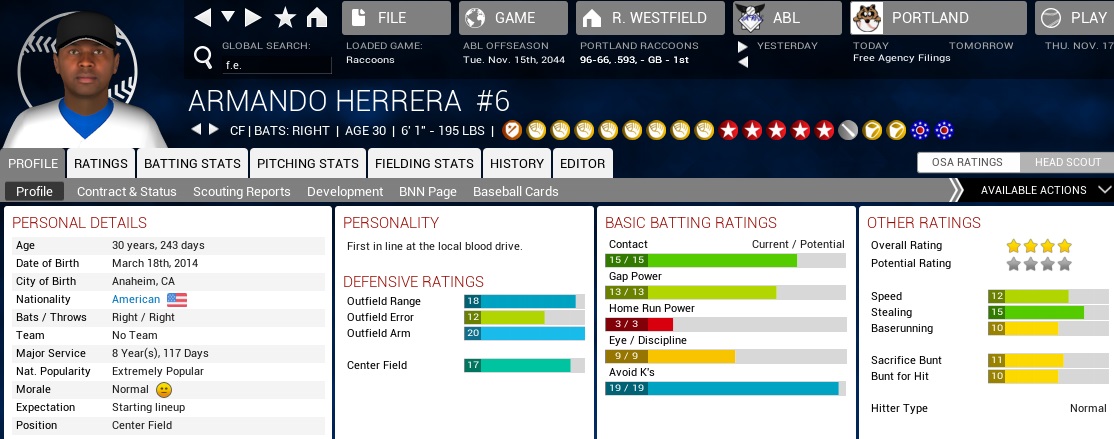
Task: Switch to the RATINGS tab
Action: click(101, 163)
